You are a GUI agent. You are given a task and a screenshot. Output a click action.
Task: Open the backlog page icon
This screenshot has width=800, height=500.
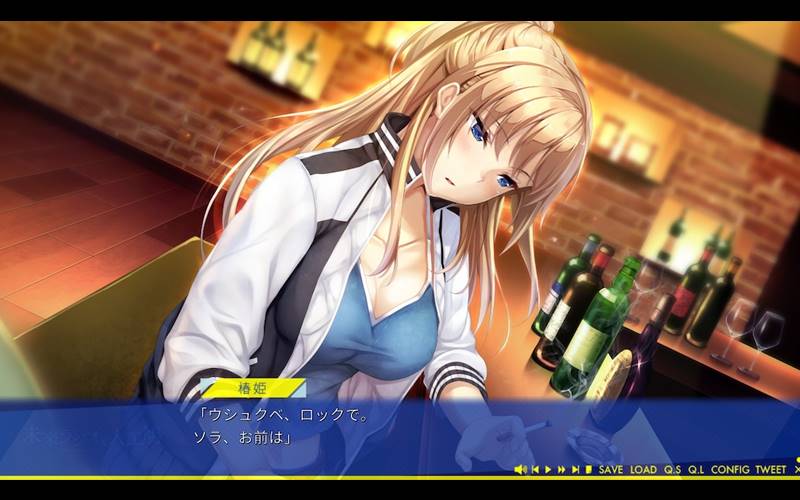click(589, 469)
